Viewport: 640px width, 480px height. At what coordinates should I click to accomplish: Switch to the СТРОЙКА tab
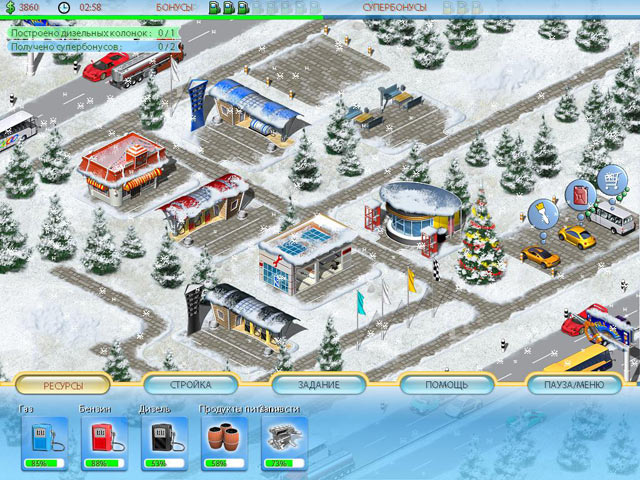coord(191,385)
